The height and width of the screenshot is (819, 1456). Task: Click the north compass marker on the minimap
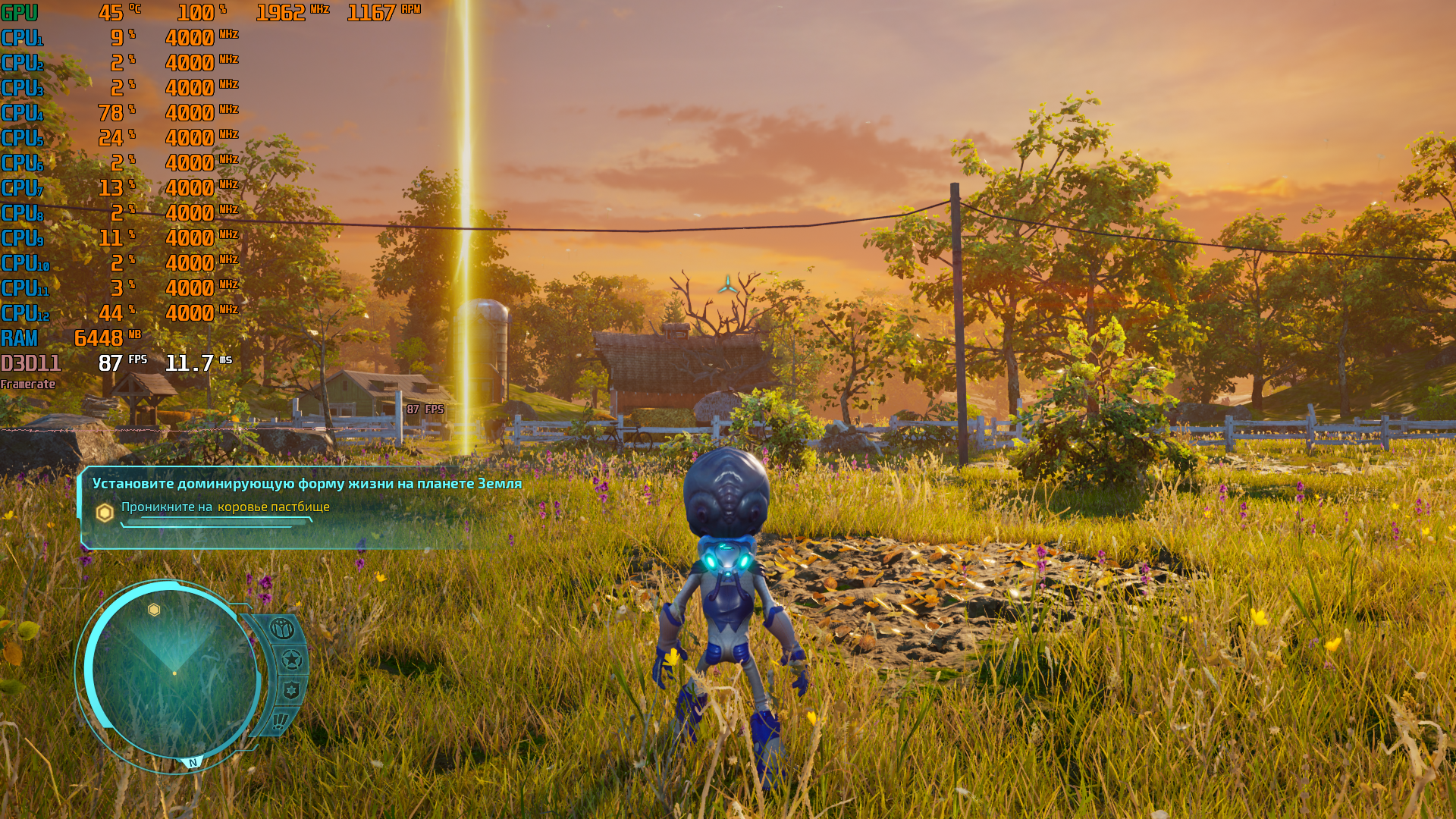tap(193, 763)
